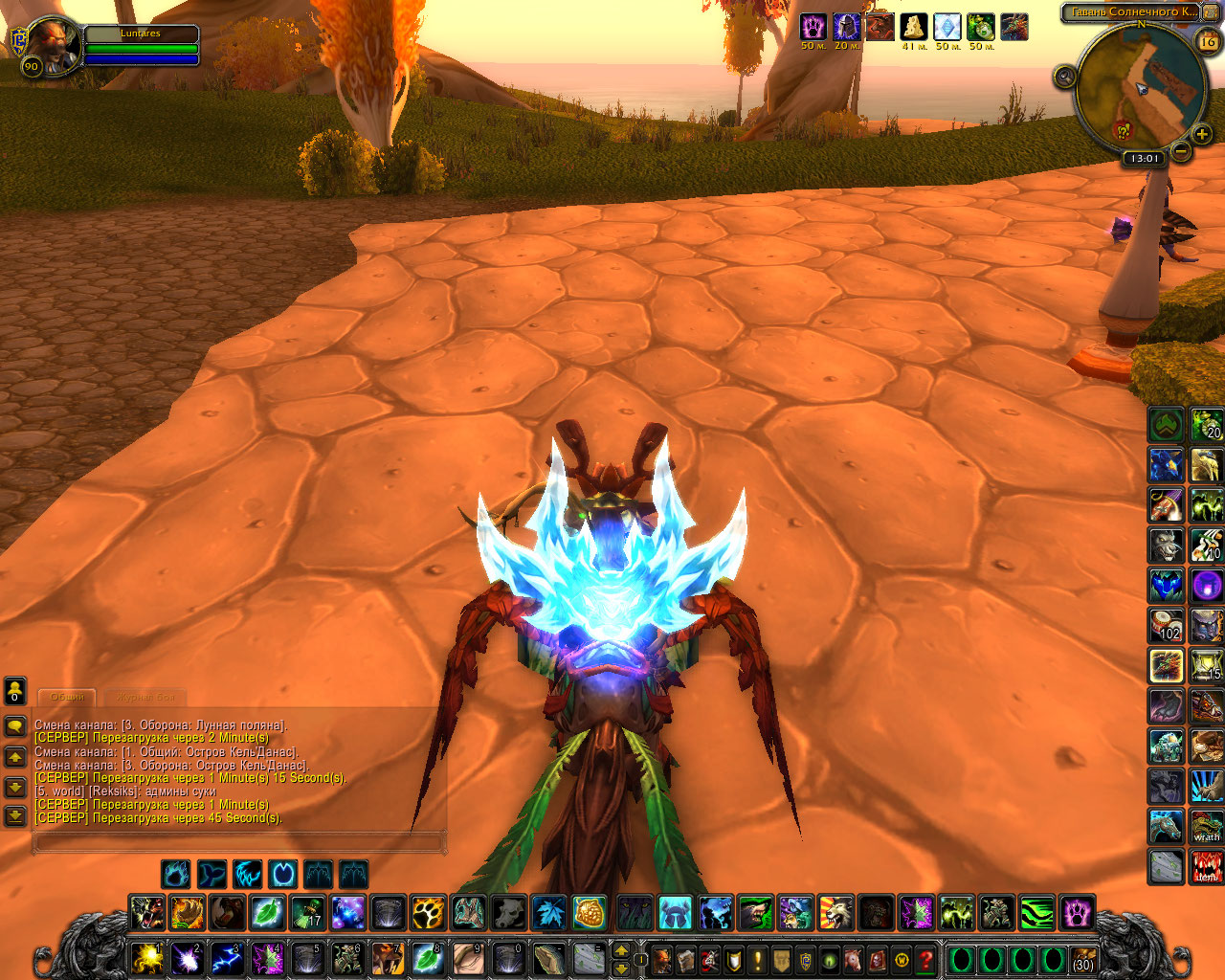Screen dimensions: 1225x980
Task: Use the item with 102 stack count
Action: (1167, 625)
